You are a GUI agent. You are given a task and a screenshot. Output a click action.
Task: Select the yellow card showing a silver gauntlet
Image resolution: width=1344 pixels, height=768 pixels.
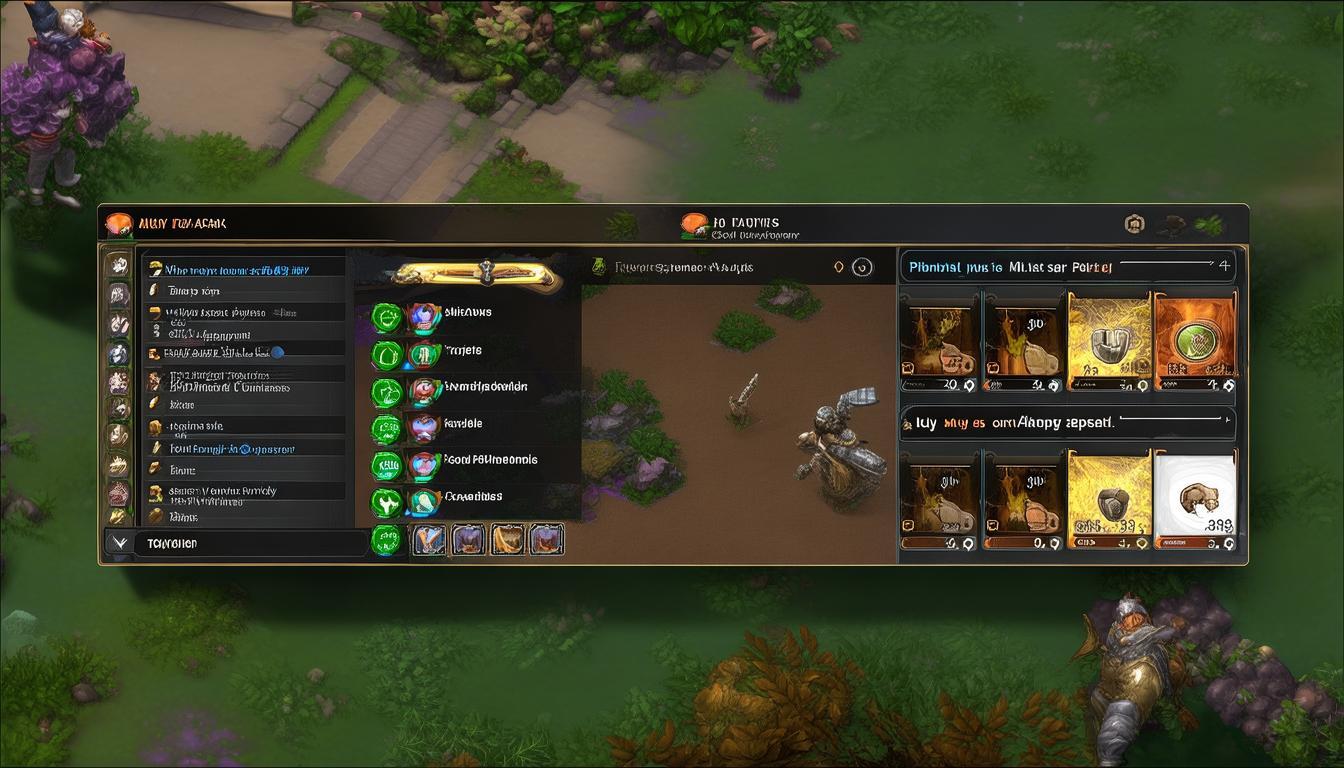1108,342
